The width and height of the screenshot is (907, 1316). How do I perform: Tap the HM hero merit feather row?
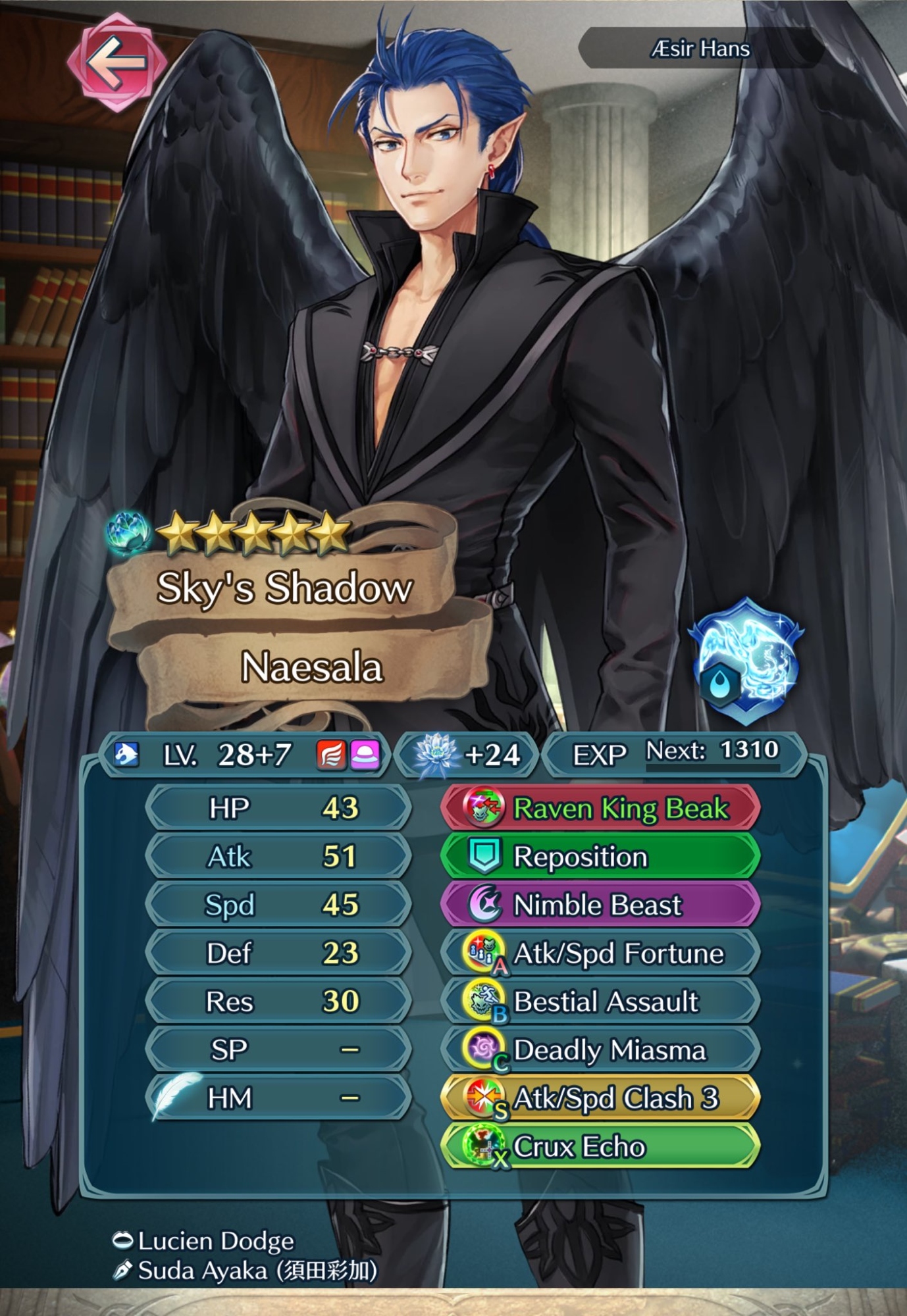coord(278,1098)
